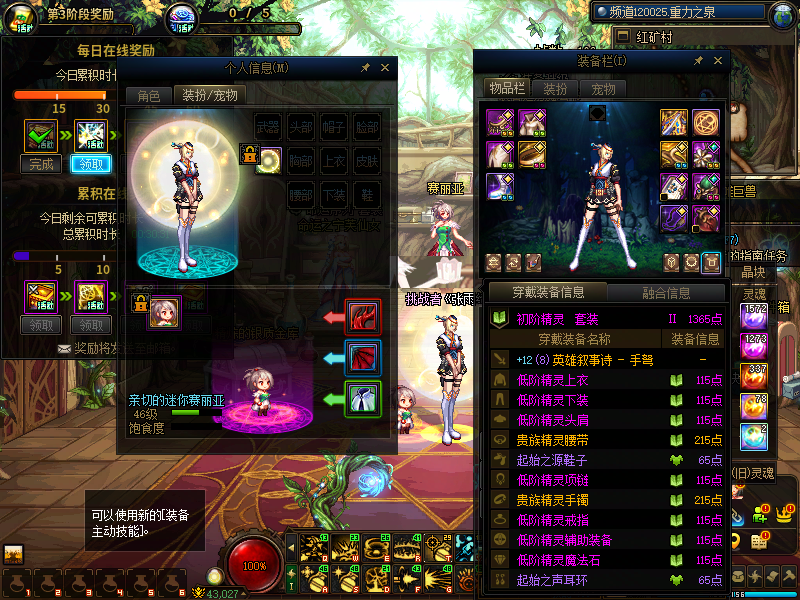Viewport: 800px width, 600px height.
Task: Open the 宠物 tab in equipment window
Action: [x=604, y=89]
